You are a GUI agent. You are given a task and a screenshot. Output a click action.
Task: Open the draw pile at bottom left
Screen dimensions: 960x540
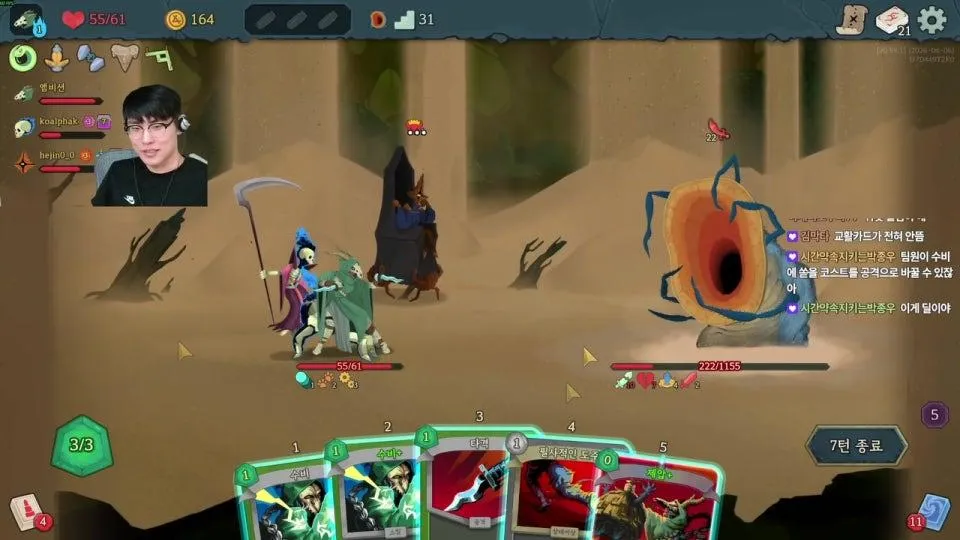pyautogui.click(x=25, y=511)
